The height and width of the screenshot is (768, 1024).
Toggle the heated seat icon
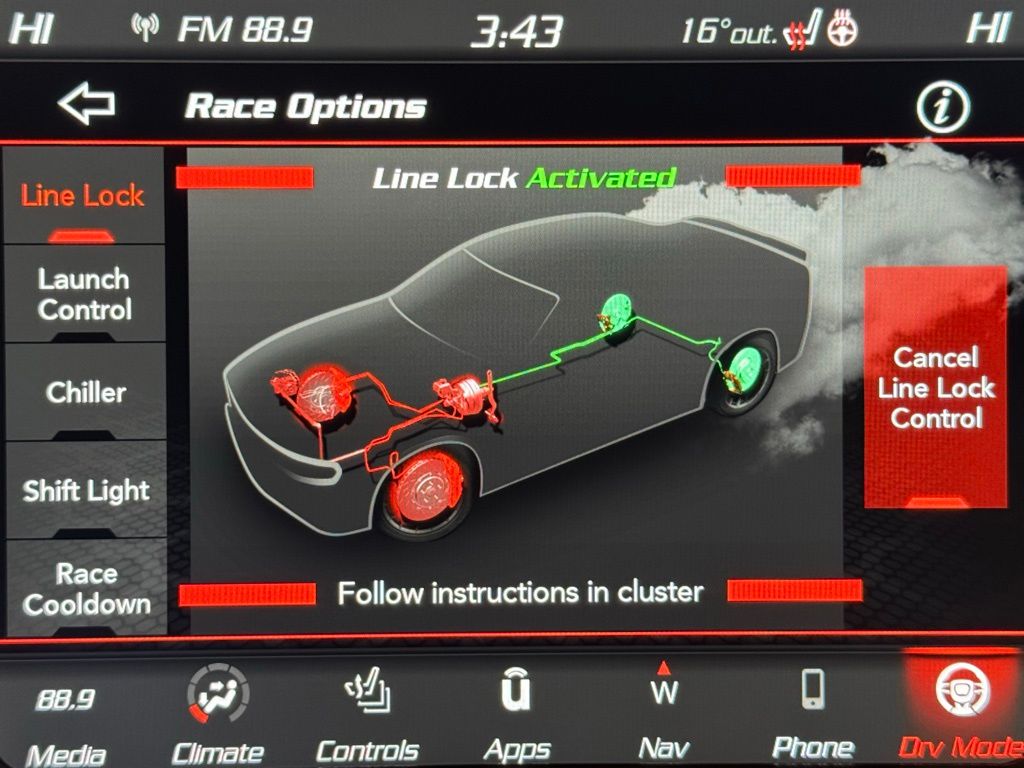coord(804,32)
